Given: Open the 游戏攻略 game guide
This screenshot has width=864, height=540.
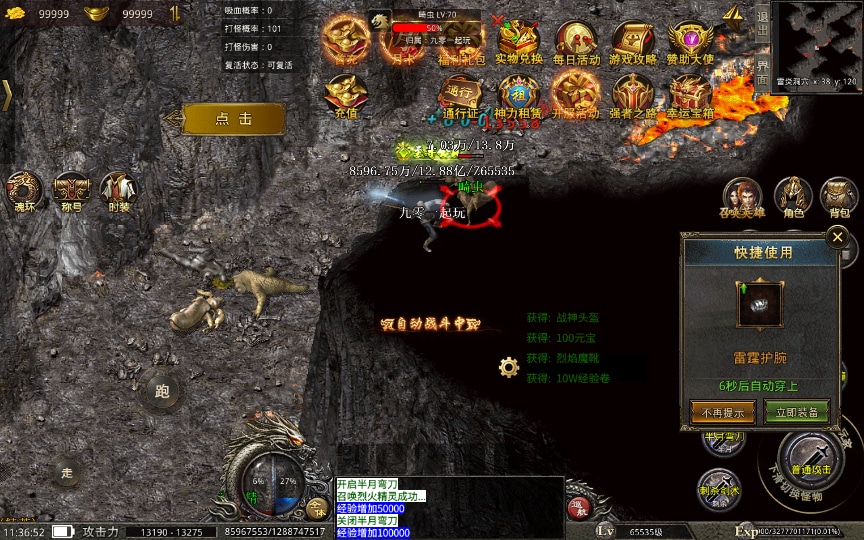Looking at the screenshot, I should click(x=633, y=43).
